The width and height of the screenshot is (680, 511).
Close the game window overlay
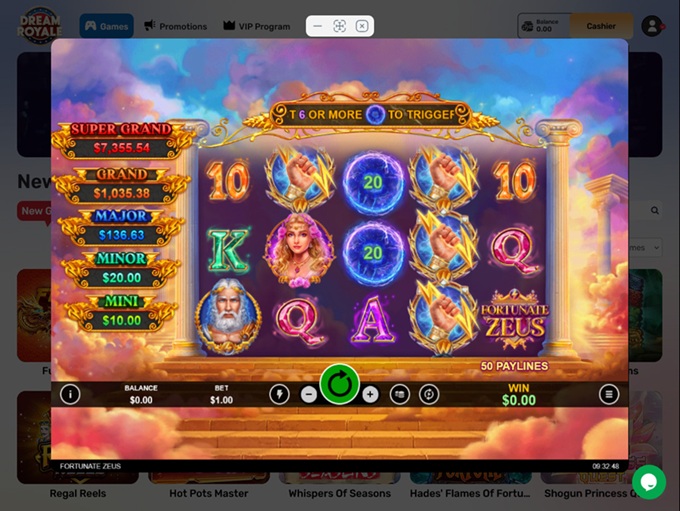(x=362, y=26)
